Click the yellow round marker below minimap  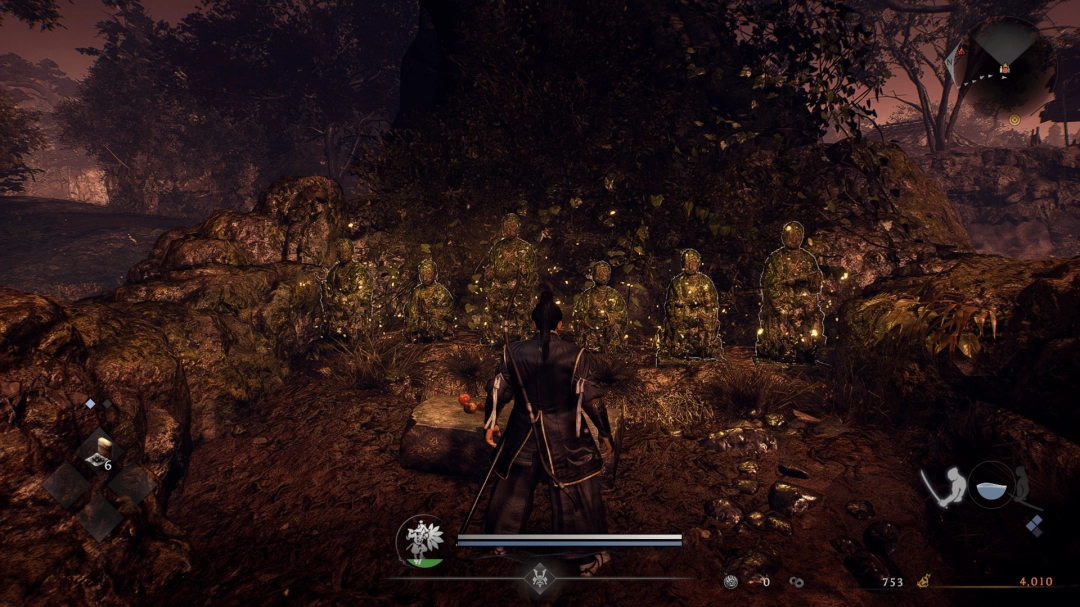tap(1014, 118)
